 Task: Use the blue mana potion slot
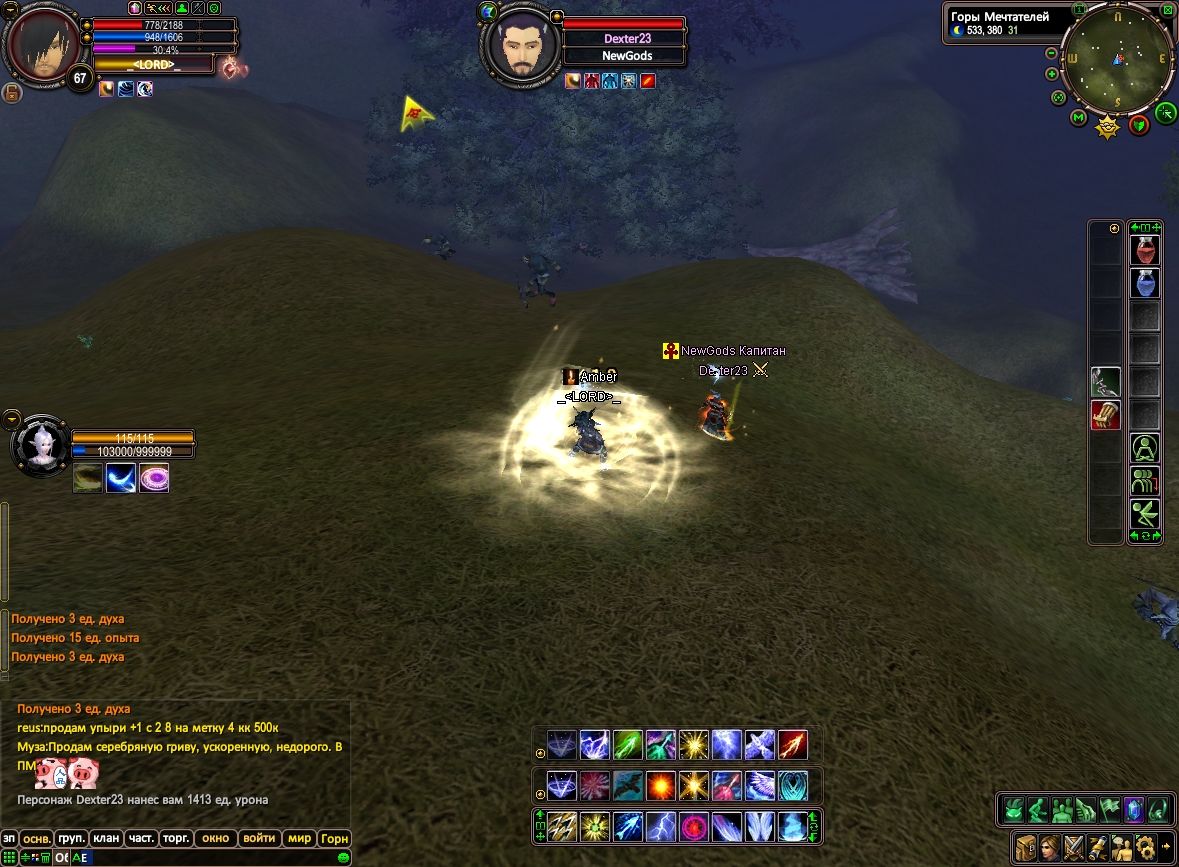(x=1145, y=284)
